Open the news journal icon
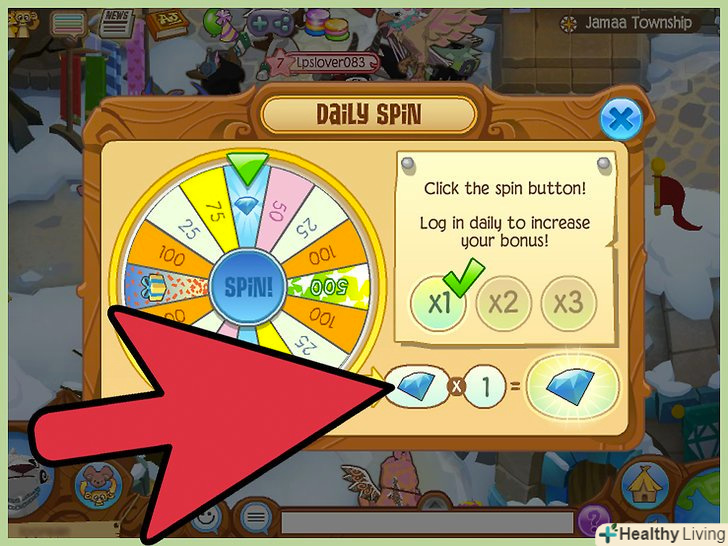The height and width of the screenshot is (546, 728). [117, 21]
